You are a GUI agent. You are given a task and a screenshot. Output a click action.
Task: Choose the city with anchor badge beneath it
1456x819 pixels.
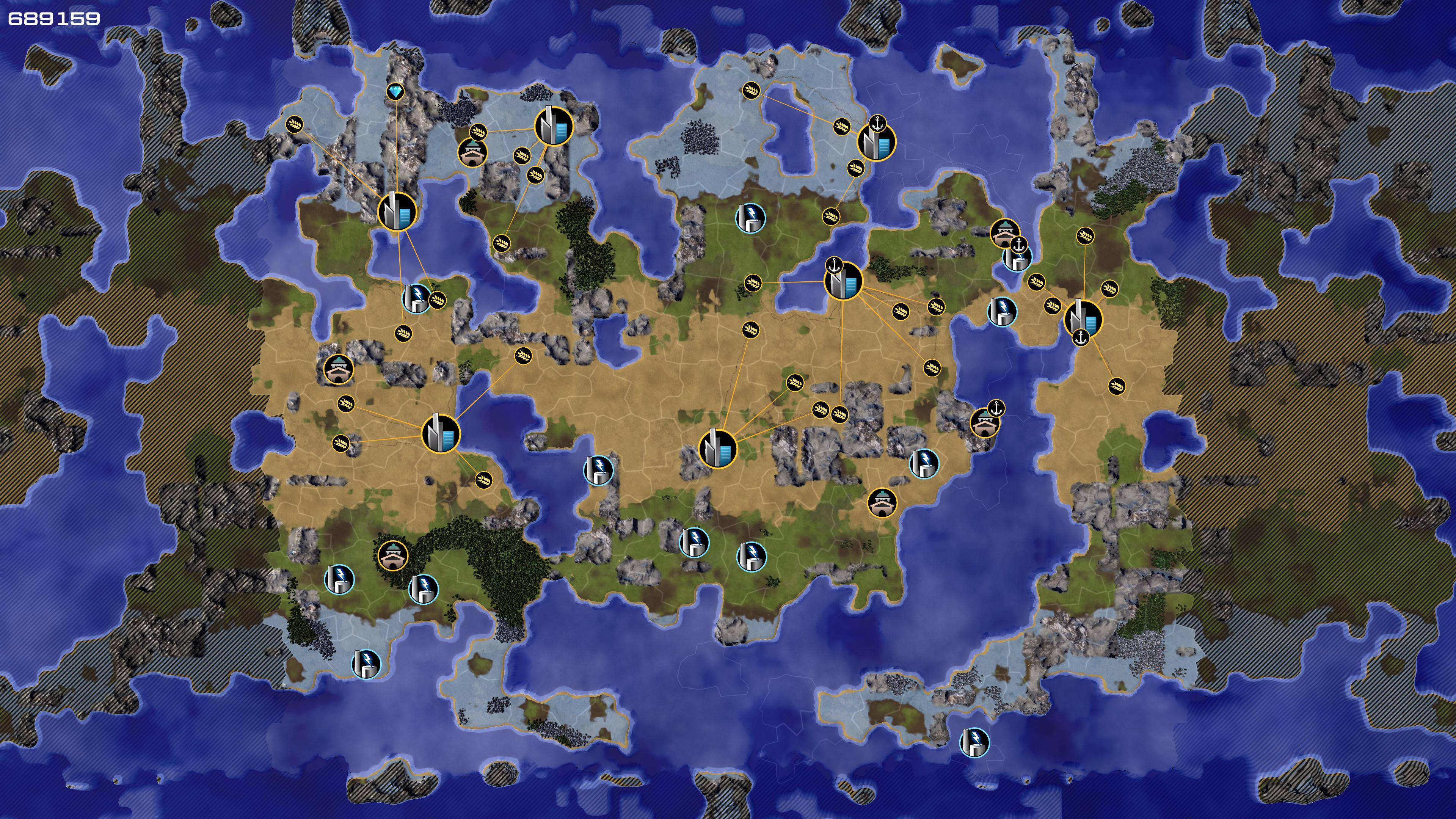coord(1083,319)
